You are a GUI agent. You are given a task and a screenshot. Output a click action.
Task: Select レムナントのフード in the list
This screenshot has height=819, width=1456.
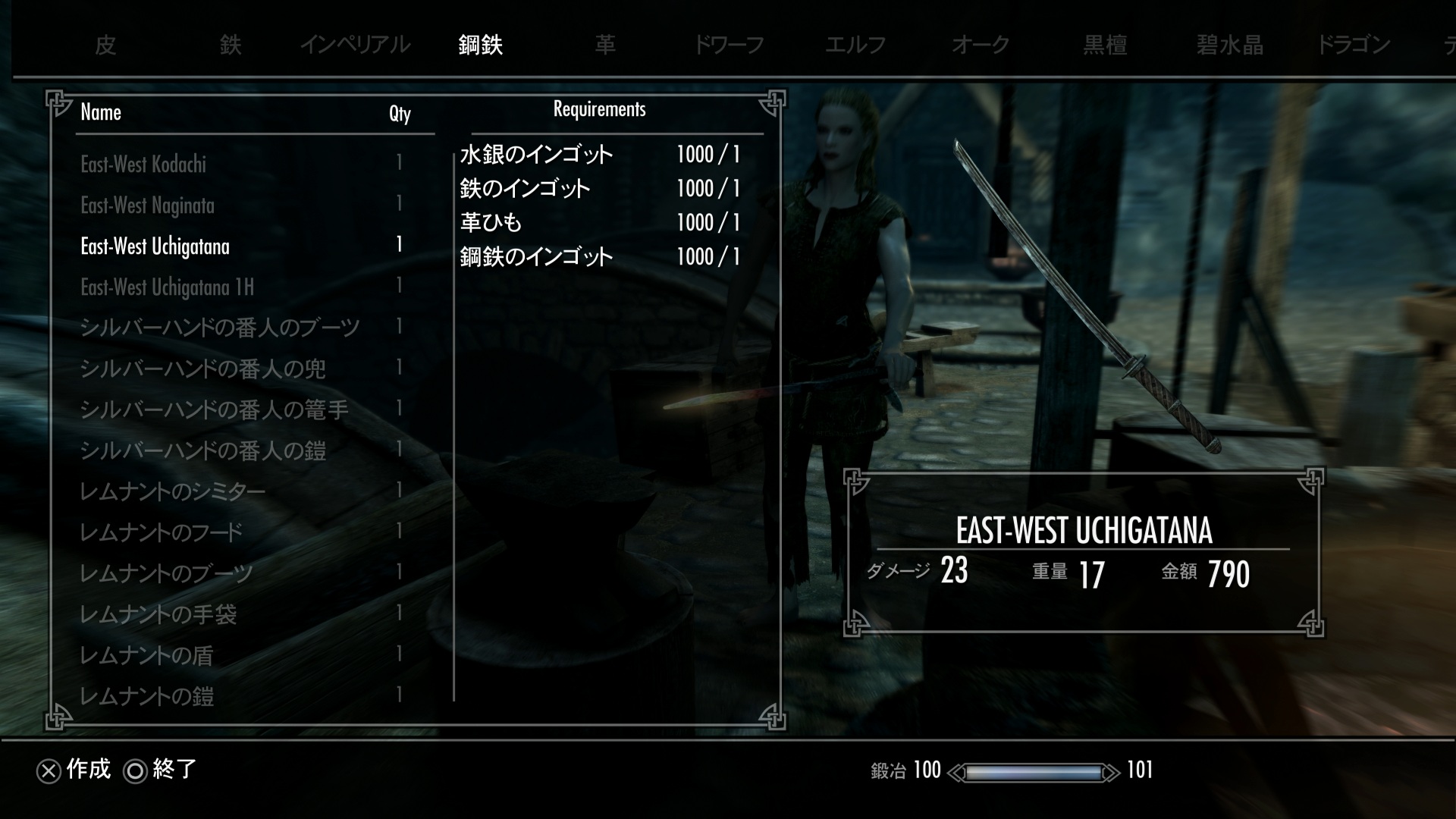tap(161, 533)
